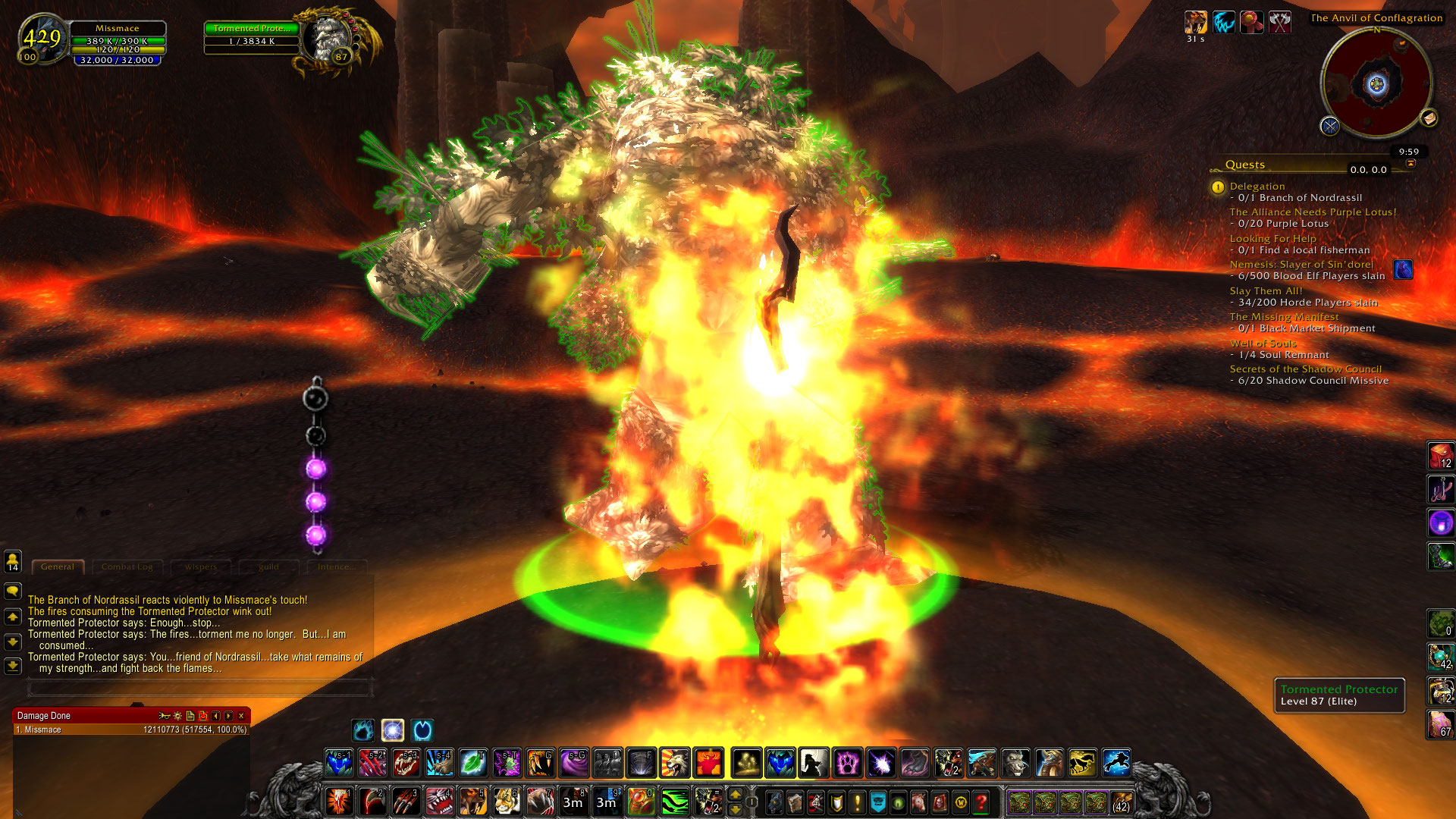This screenshot has width=1456, height=819.
Task: Open the mail envelope on the minimap
Action: (1429, 118)
